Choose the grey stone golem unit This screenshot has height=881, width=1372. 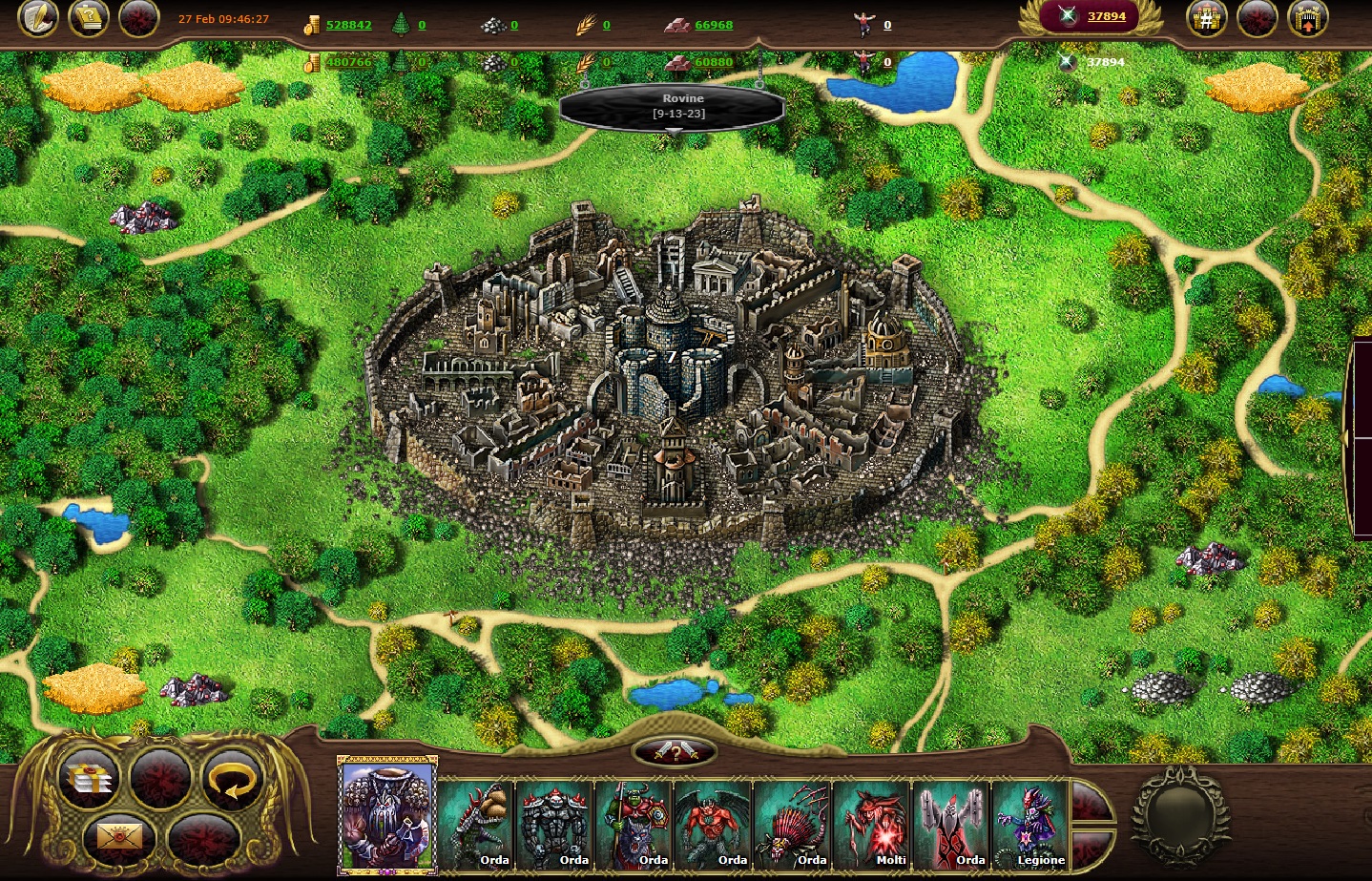click(555, 824)
